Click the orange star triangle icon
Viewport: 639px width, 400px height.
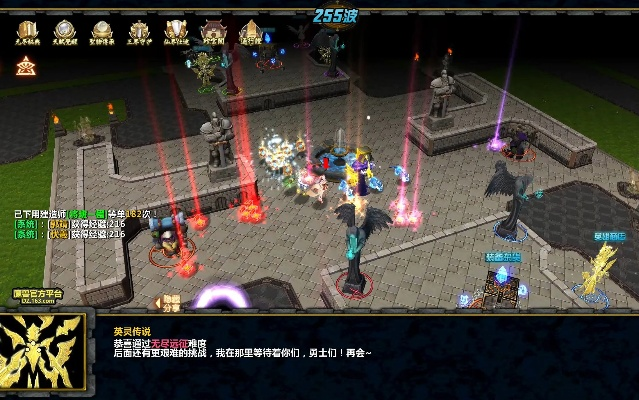(x=26, y=66)
